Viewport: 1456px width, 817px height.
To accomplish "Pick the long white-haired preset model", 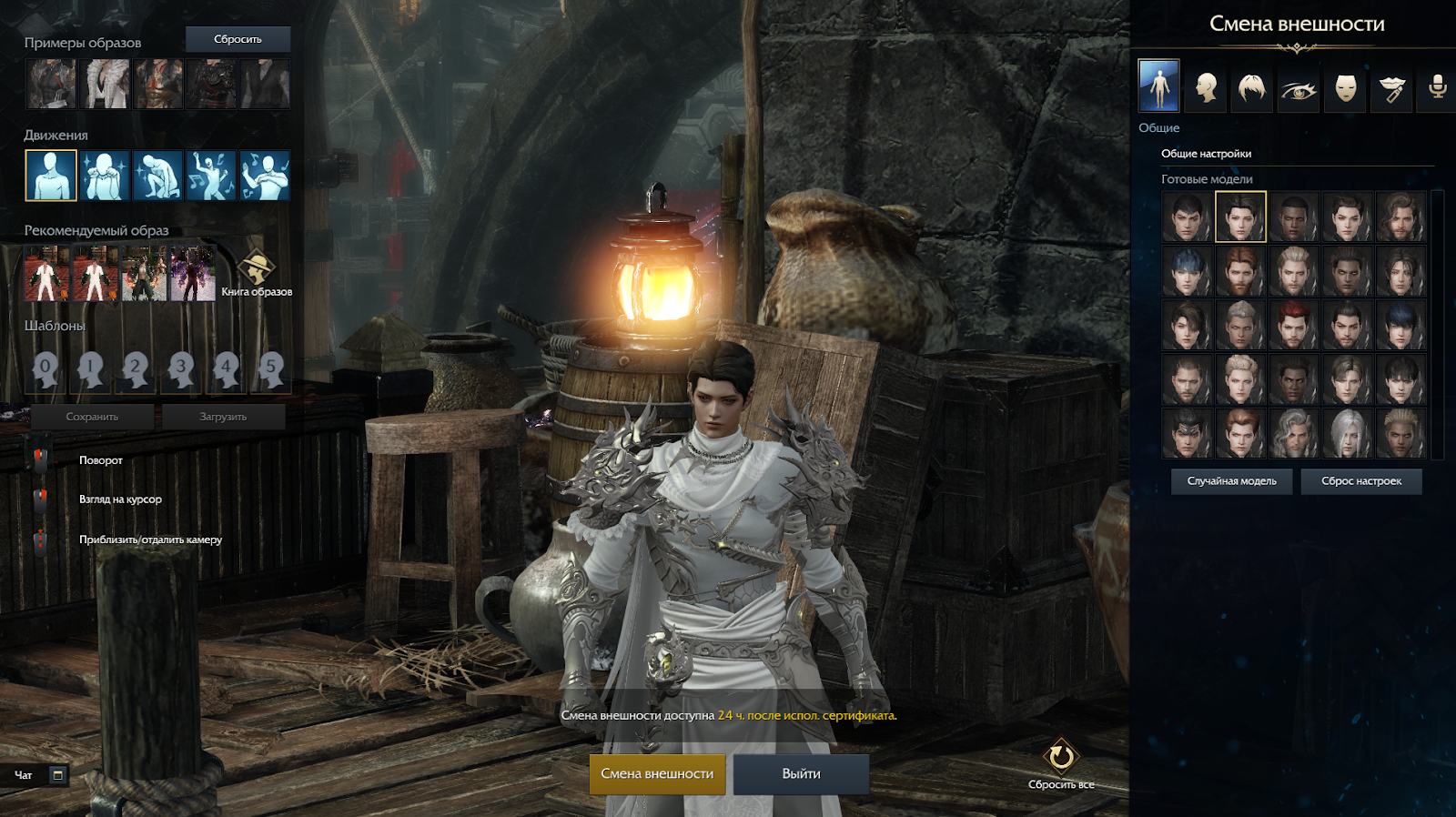I will click(x=1347, y=433).
